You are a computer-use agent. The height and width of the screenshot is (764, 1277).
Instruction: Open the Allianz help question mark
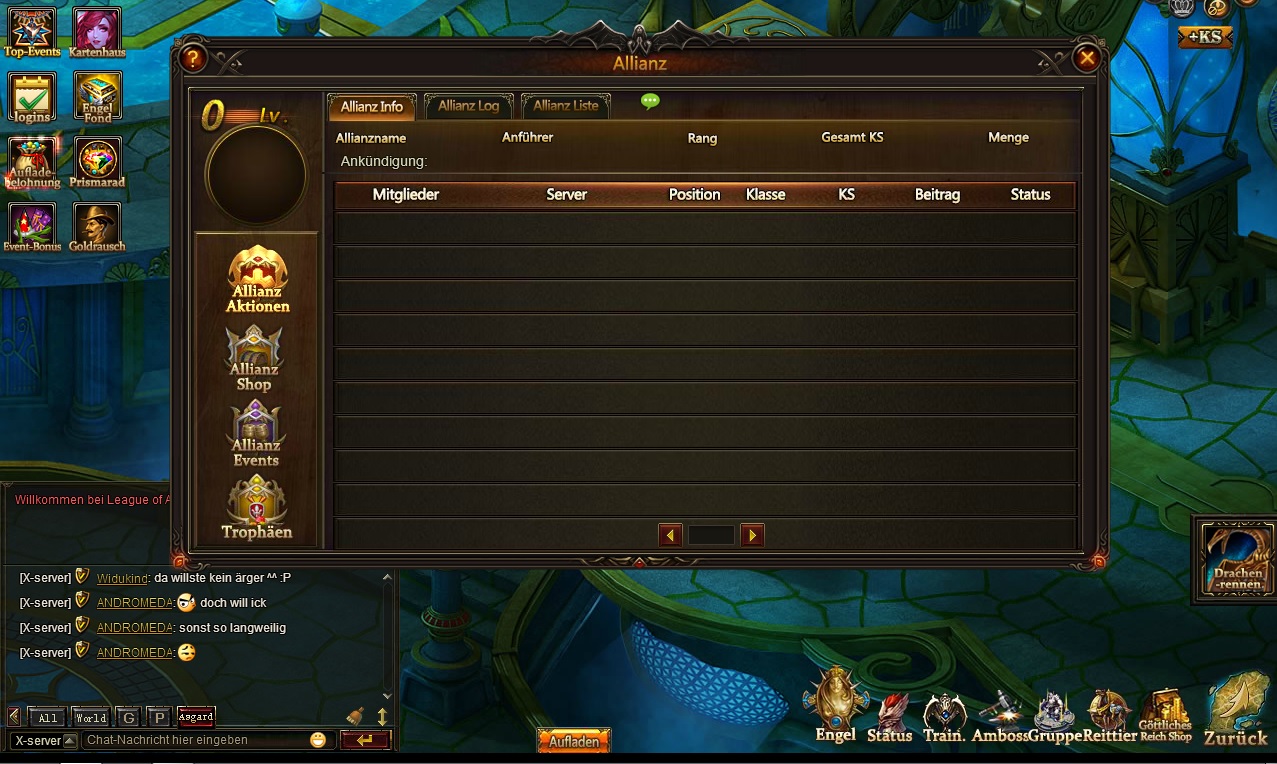point(193,58)
